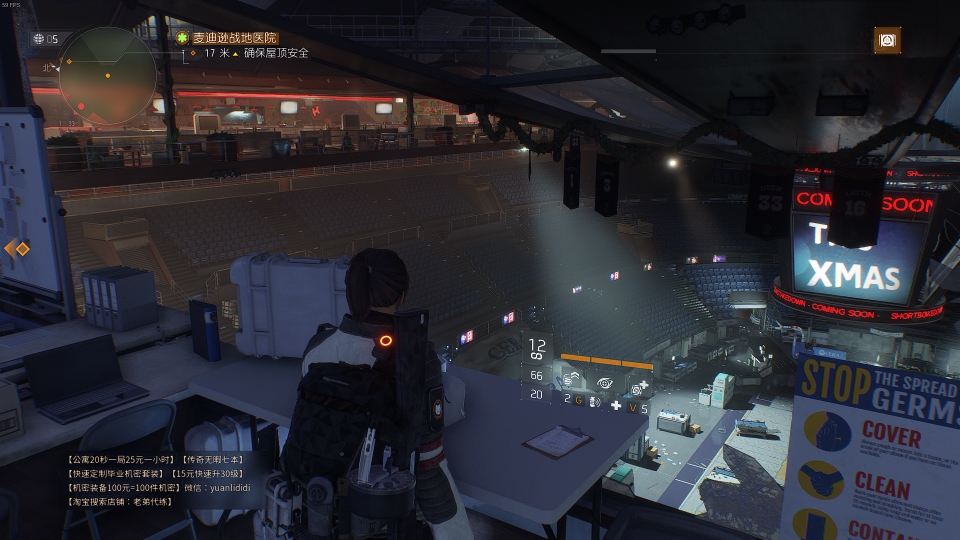Select the Madison Field Hospital mission tracker

tap(235, 37)
